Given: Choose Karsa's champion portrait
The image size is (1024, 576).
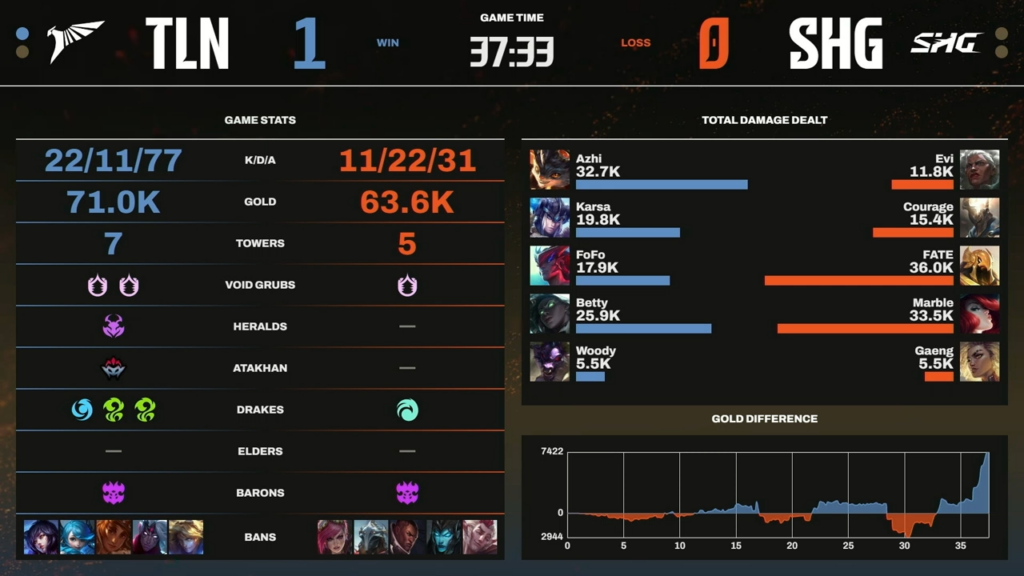Looking at the screenshot, I should coord(549,218).
